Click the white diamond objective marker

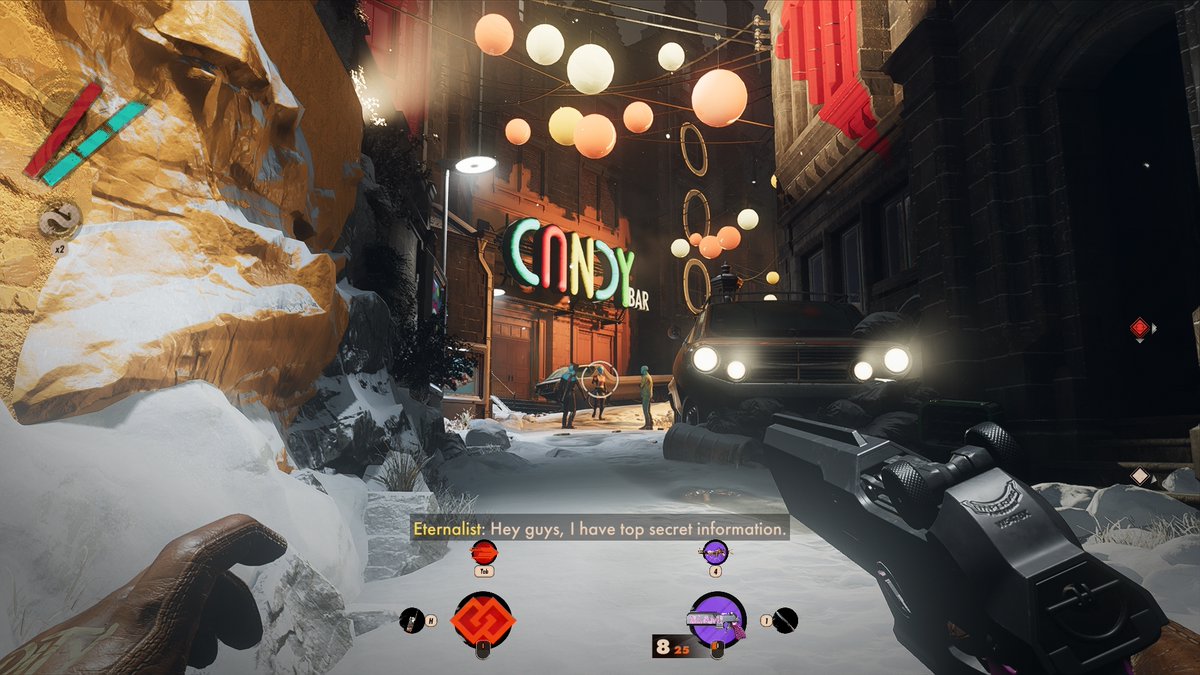tap(1138, 477)
